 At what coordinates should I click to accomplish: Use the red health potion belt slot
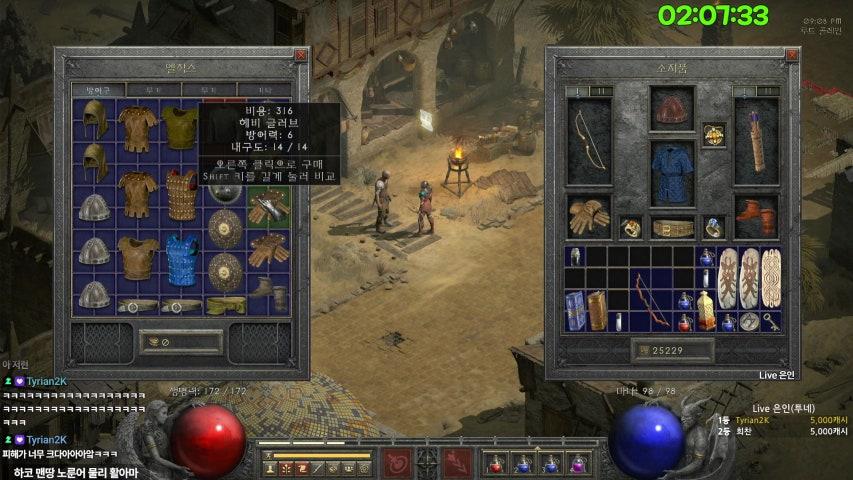tap(495, 463)
